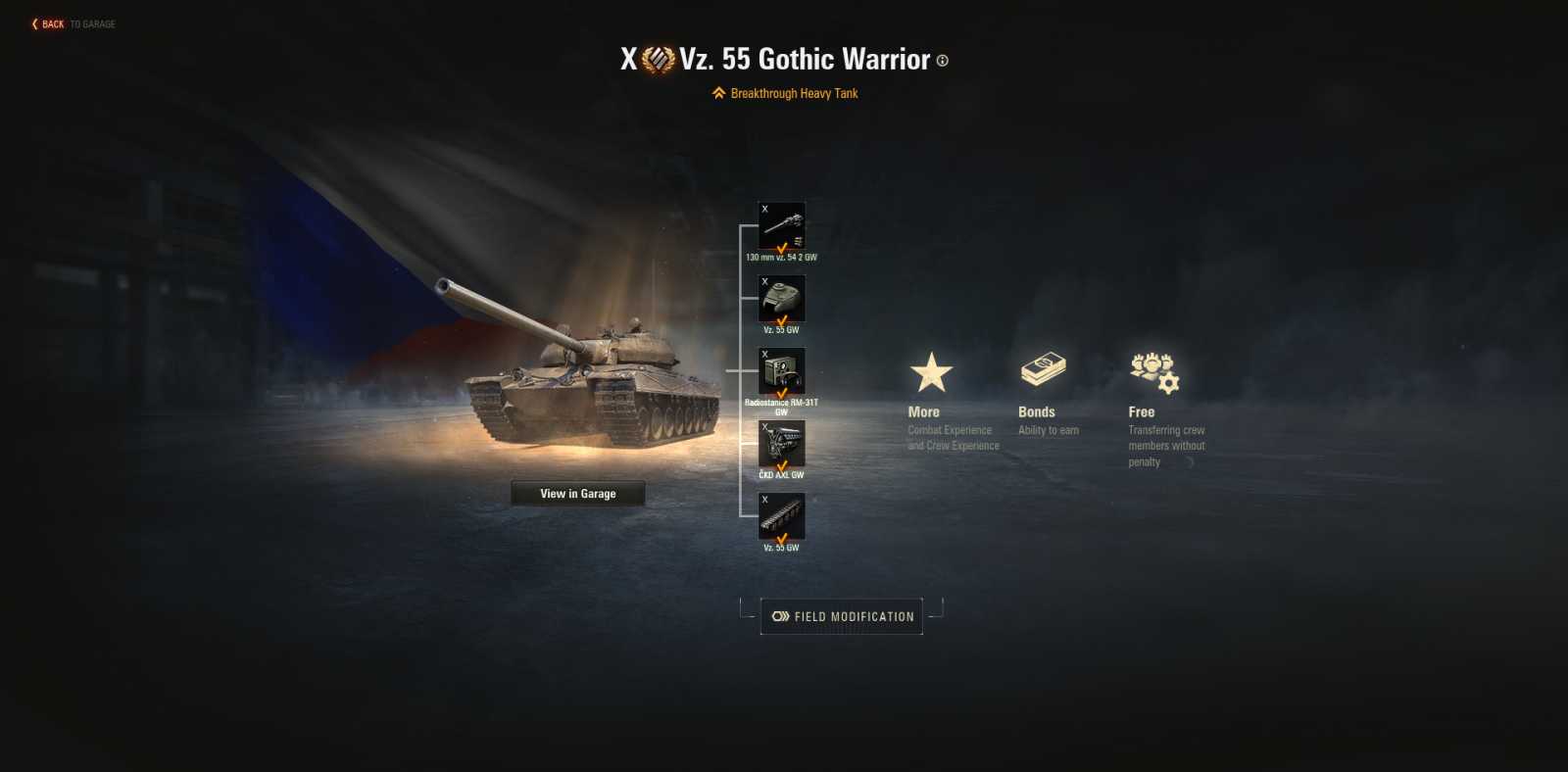Toggle the checkmark on the engine module

tap(781, 464)
